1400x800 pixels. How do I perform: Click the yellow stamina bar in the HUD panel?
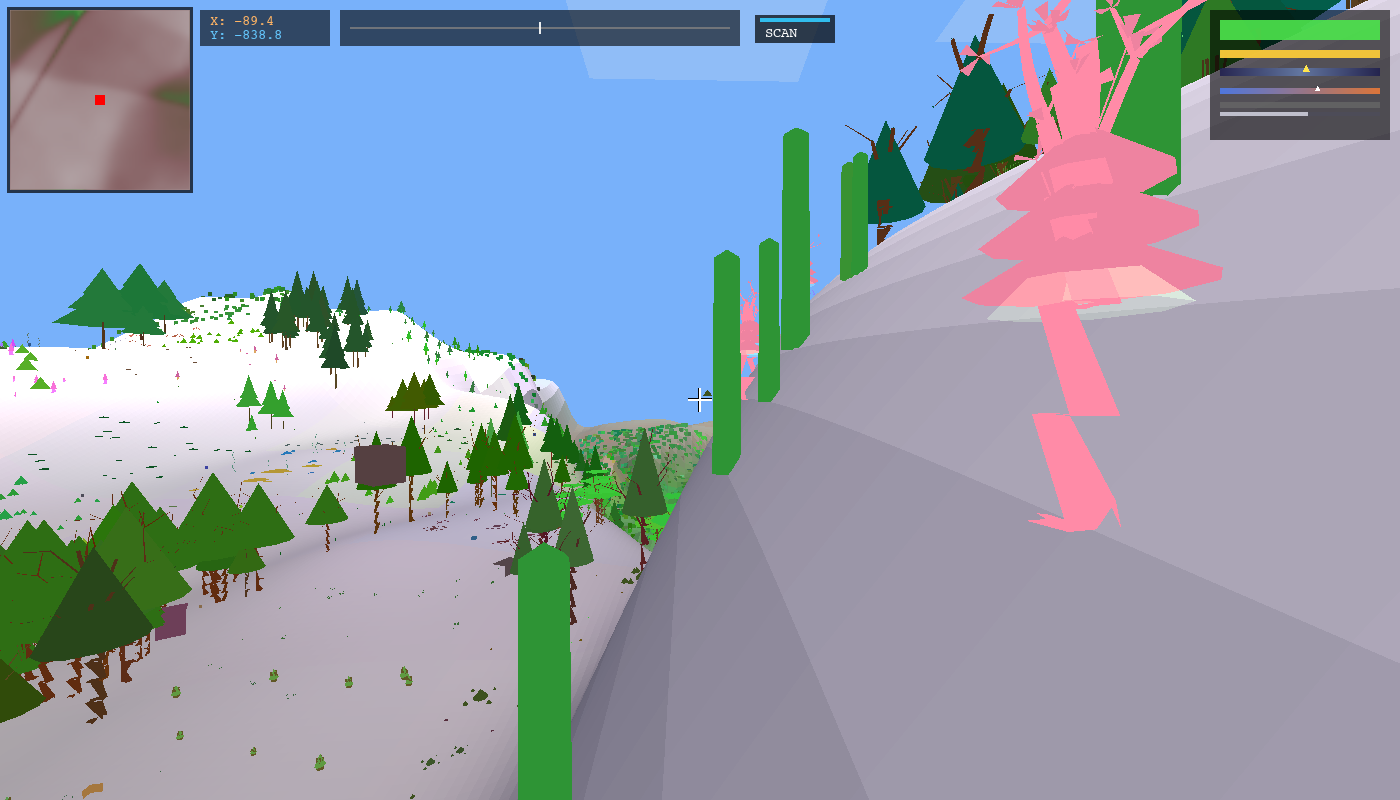pos(1300,53)
